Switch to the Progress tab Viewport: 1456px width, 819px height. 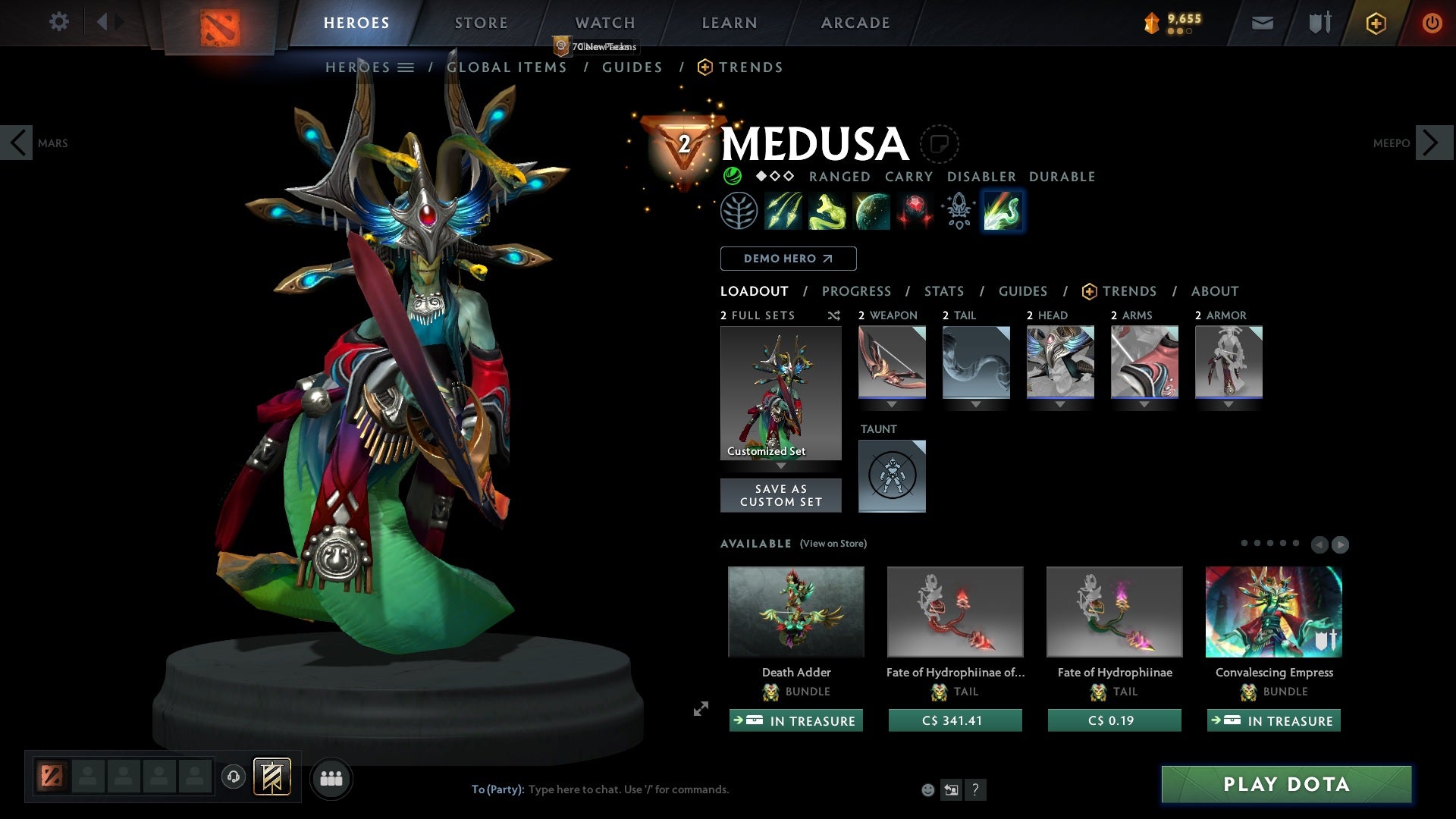point(857,291)
